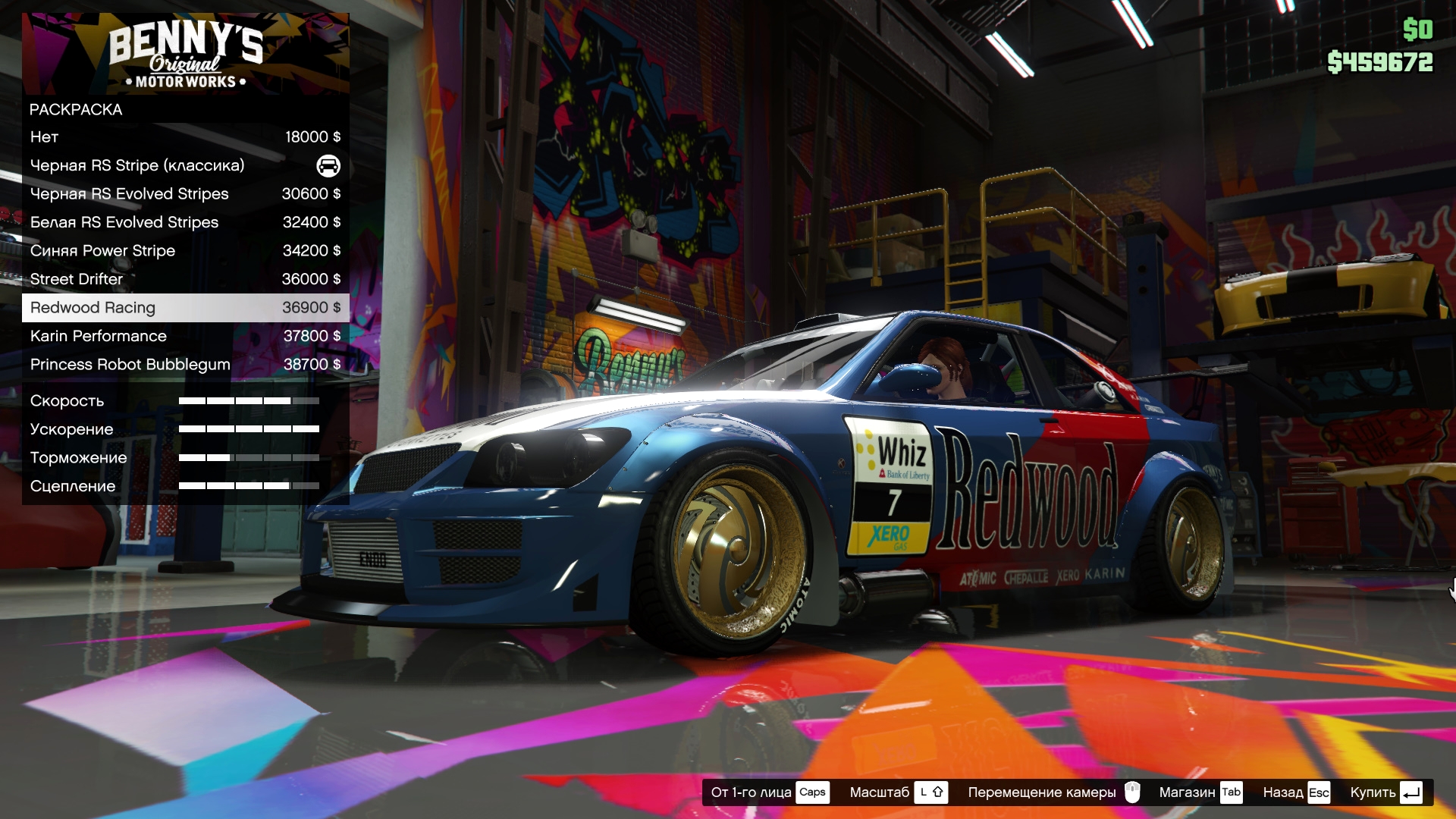Select the "Нет" livery option
This screenshot has height=819, width=1456.
[x=185, y=137]
